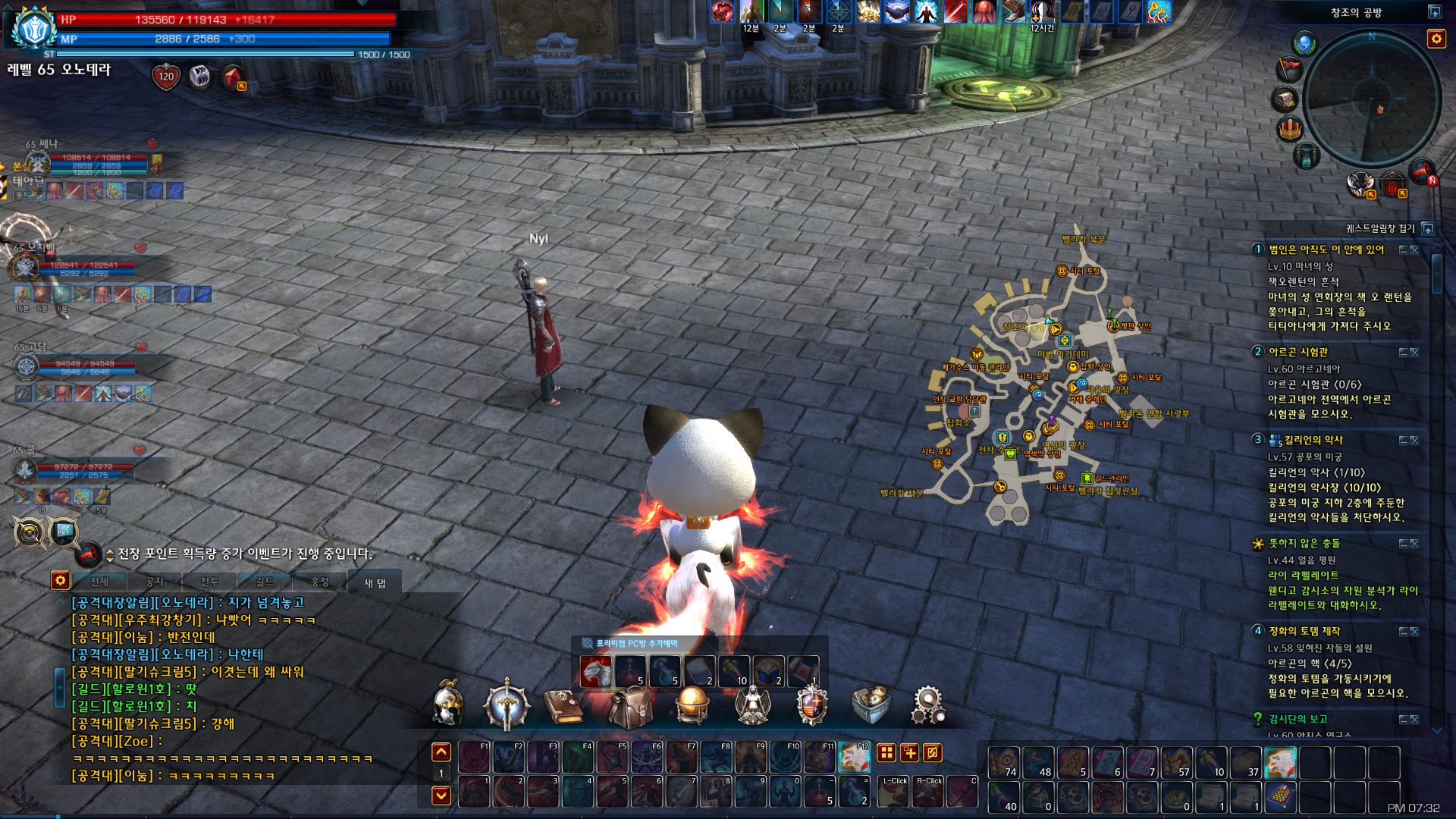Open the gear cogs system menu
Screen dimensions: 1456x819
(928, 705)
